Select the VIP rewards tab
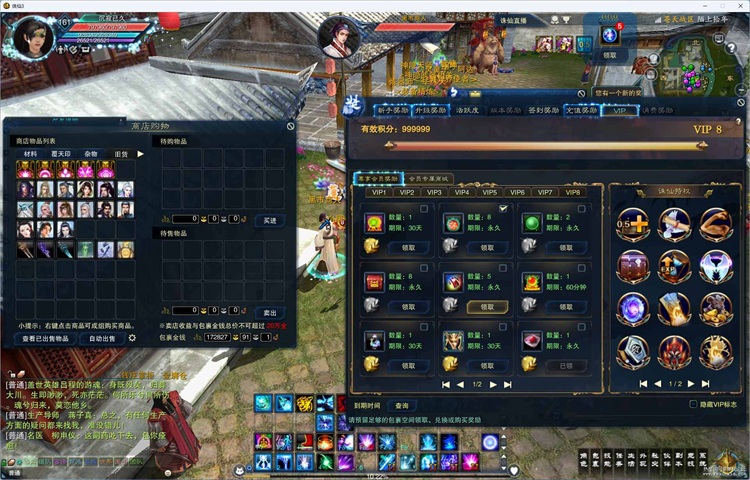This screenshot has height=480, width=750. [x=618, y=111]
